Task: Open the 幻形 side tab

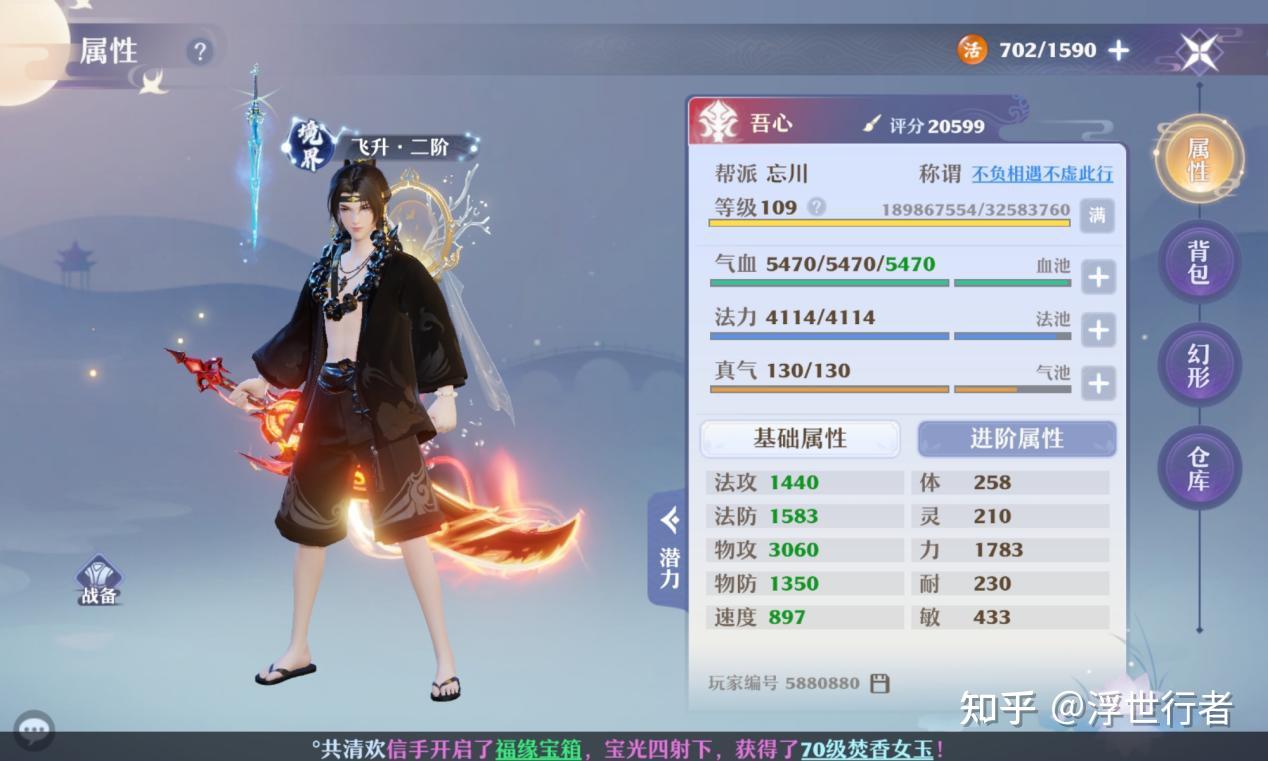Action: tap(1198, 365)
